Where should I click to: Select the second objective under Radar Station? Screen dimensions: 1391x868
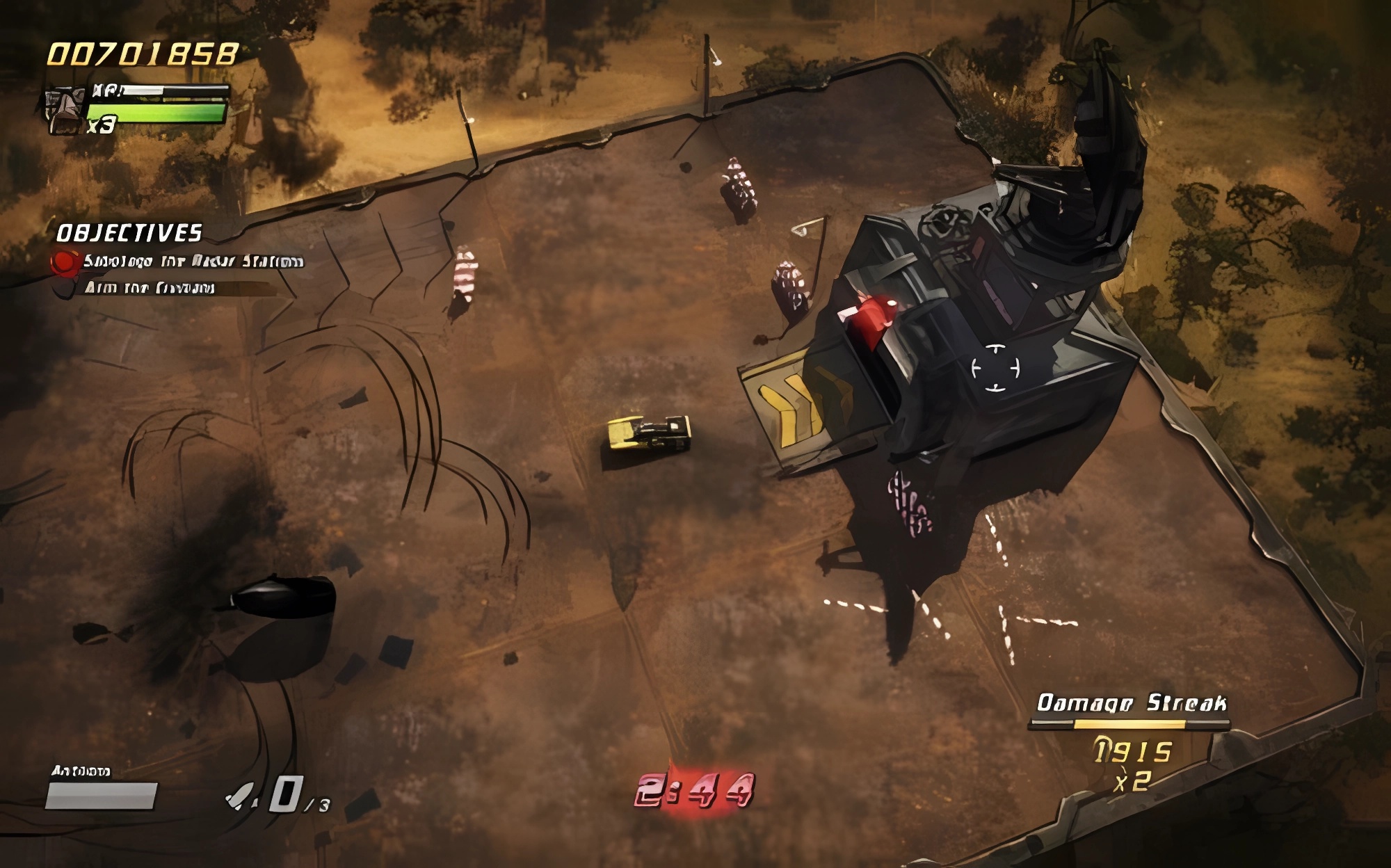coord(150,288)
